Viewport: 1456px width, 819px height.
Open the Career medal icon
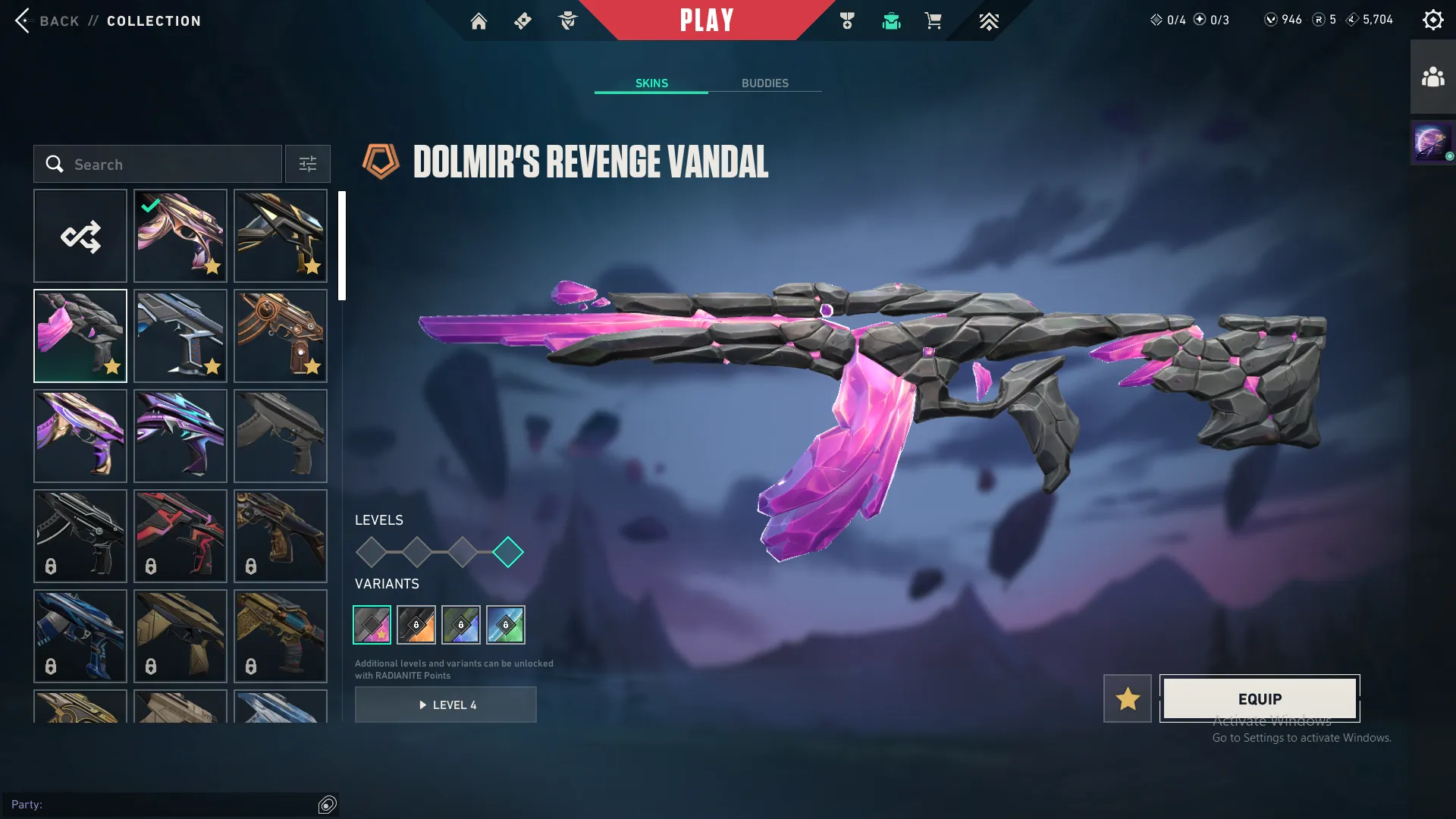848,21
